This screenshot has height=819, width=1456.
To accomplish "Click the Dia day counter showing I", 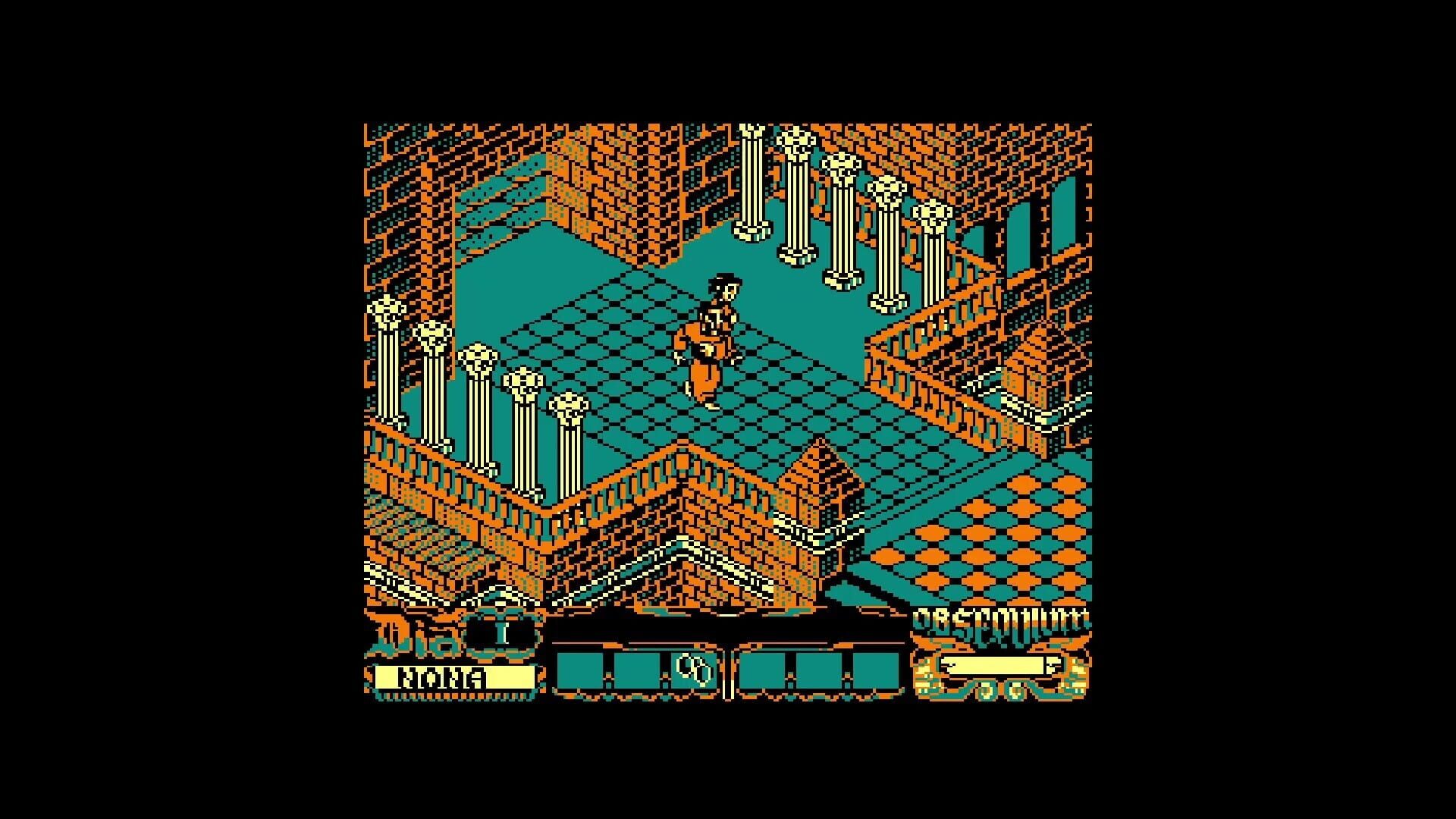I will point(501,631).
